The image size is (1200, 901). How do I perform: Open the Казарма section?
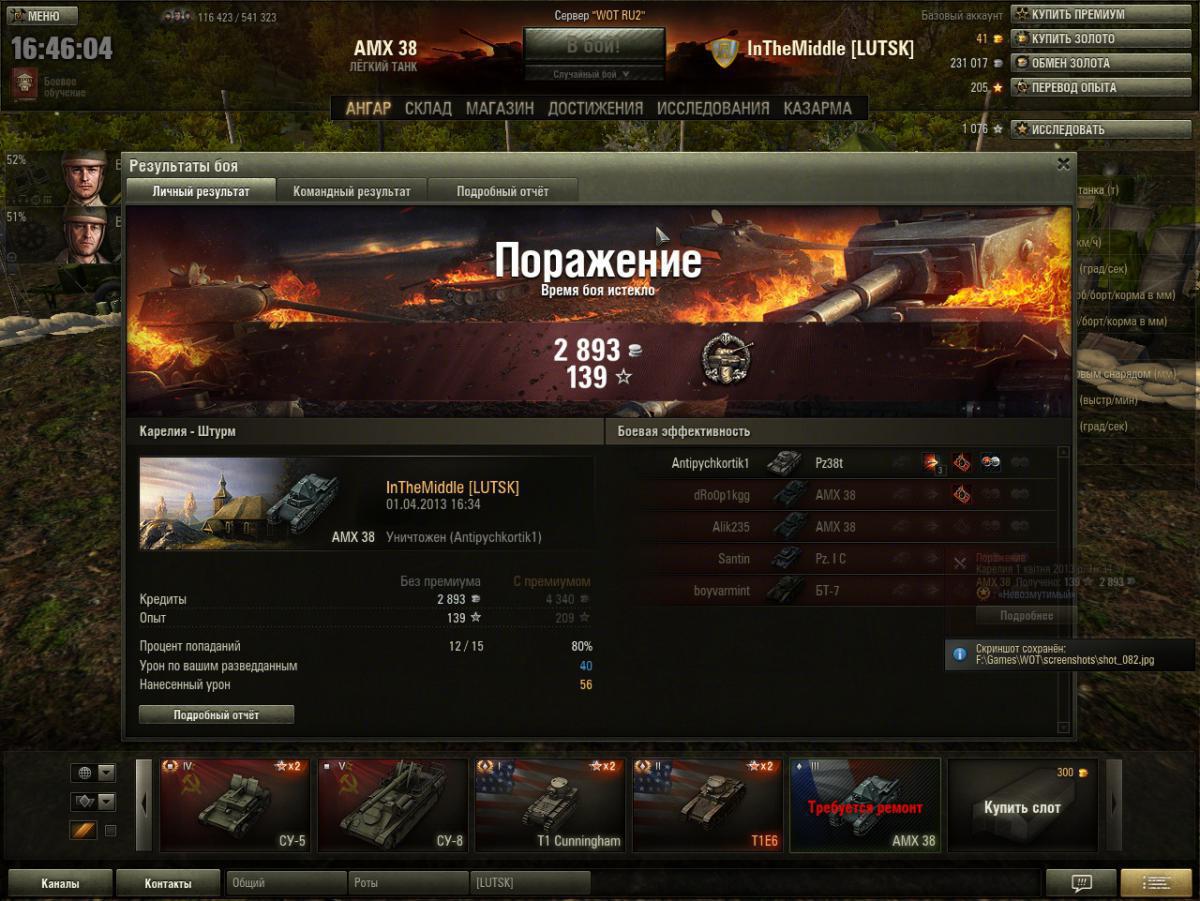point(817,108)
